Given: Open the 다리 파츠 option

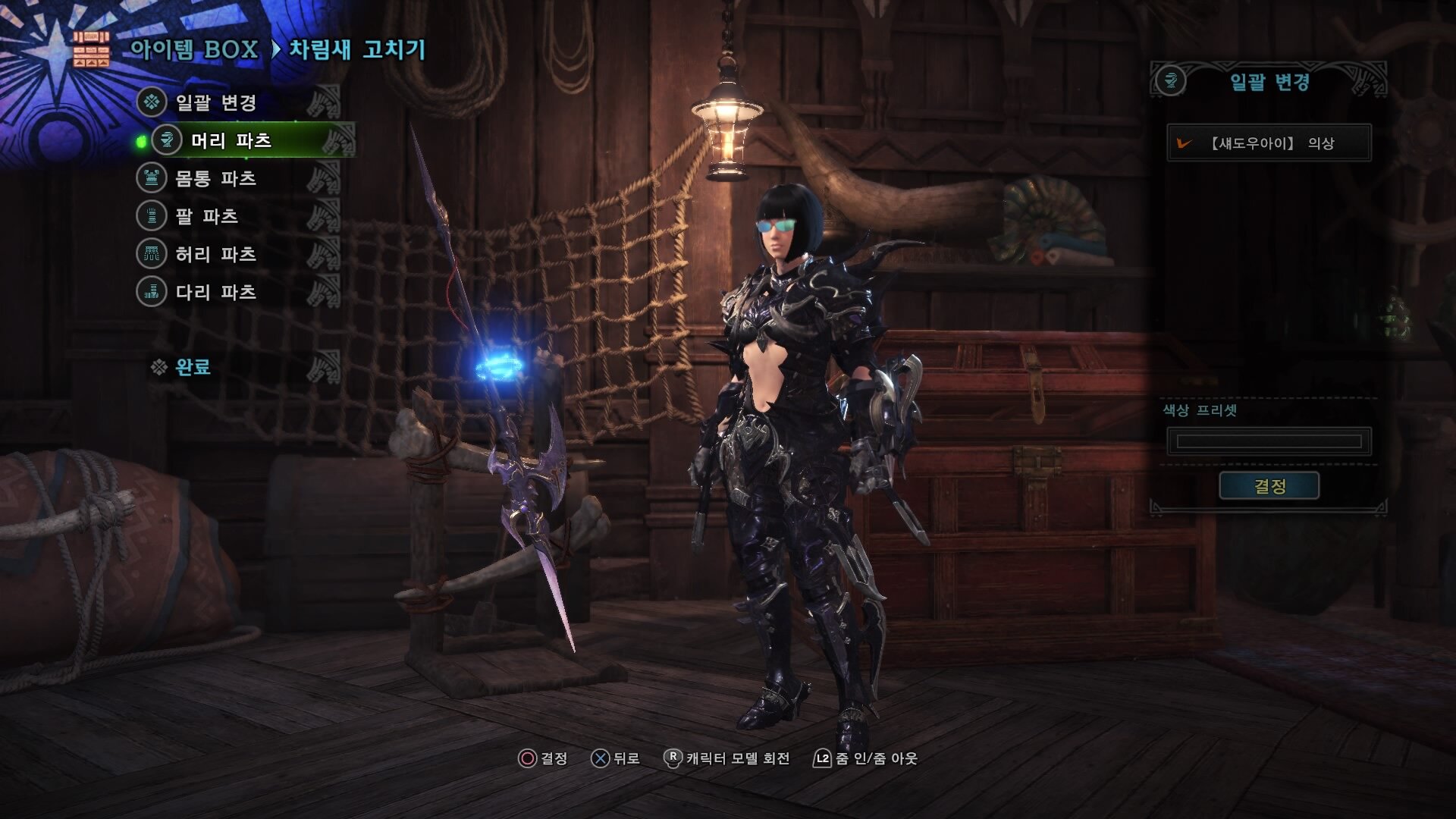Looking at the screenshot, I should (x=216, y=292).
